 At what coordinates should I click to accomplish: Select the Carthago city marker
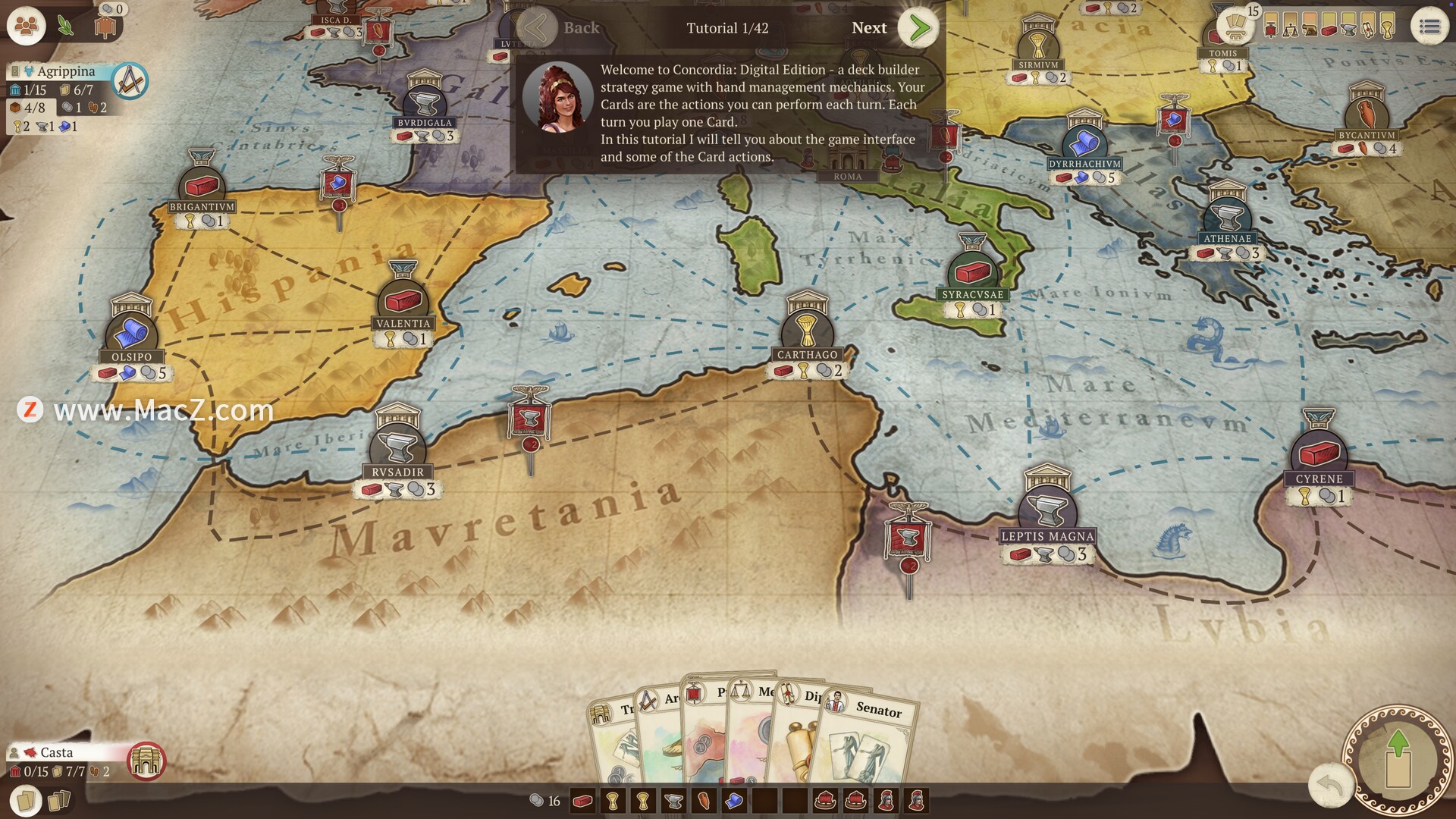tap(807, 332)
